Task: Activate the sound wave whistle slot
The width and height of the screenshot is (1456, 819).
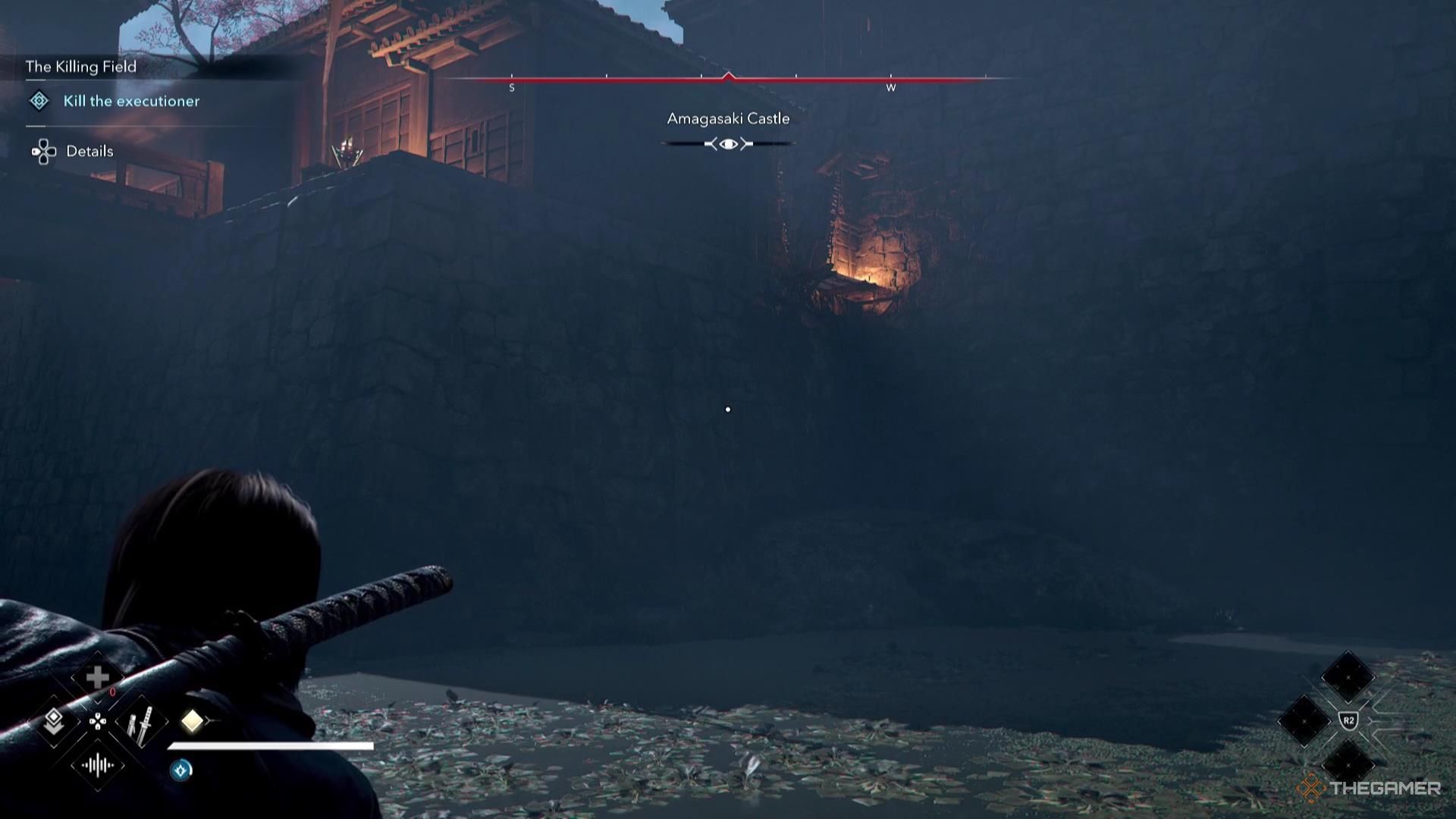Action: 98,765
